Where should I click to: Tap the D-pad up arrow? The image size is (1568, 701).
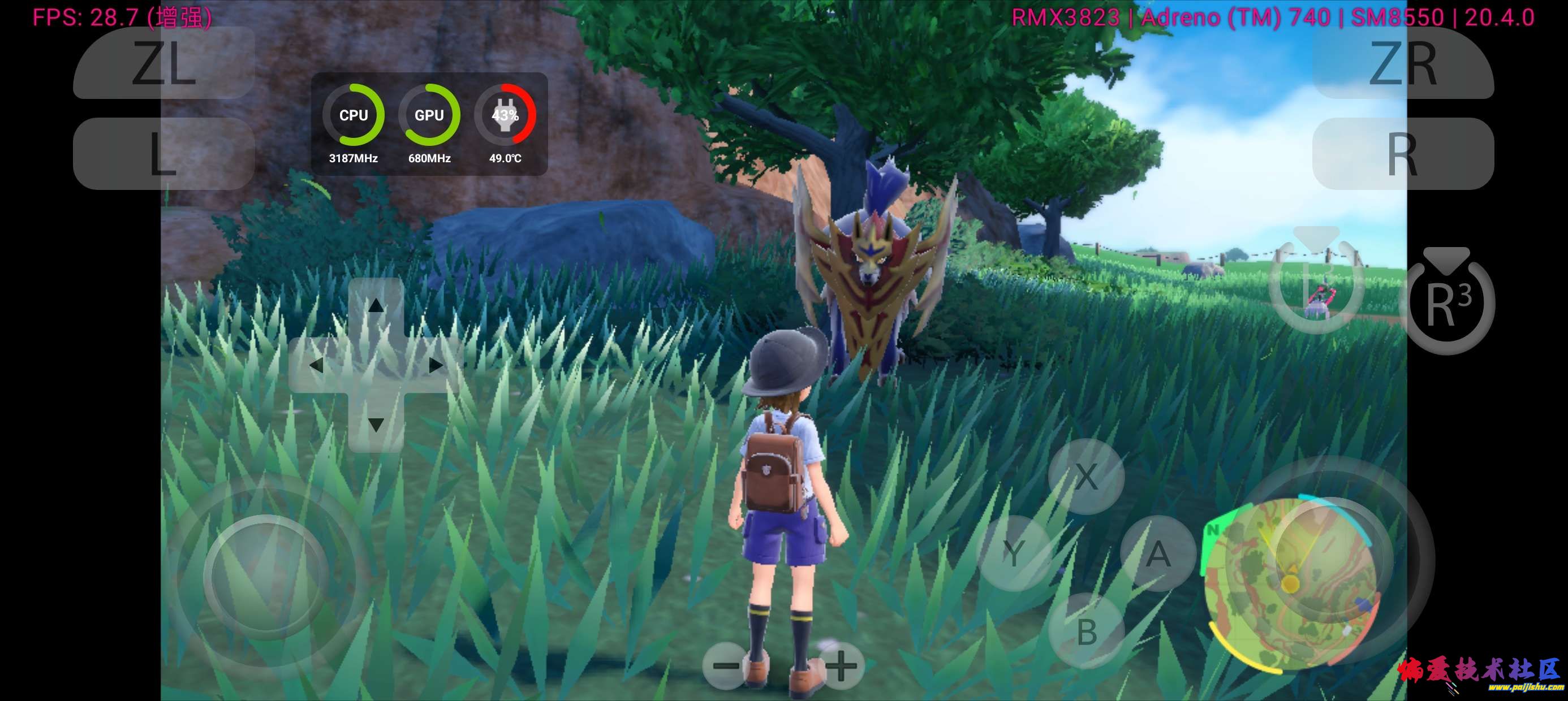tap(376, 305)
